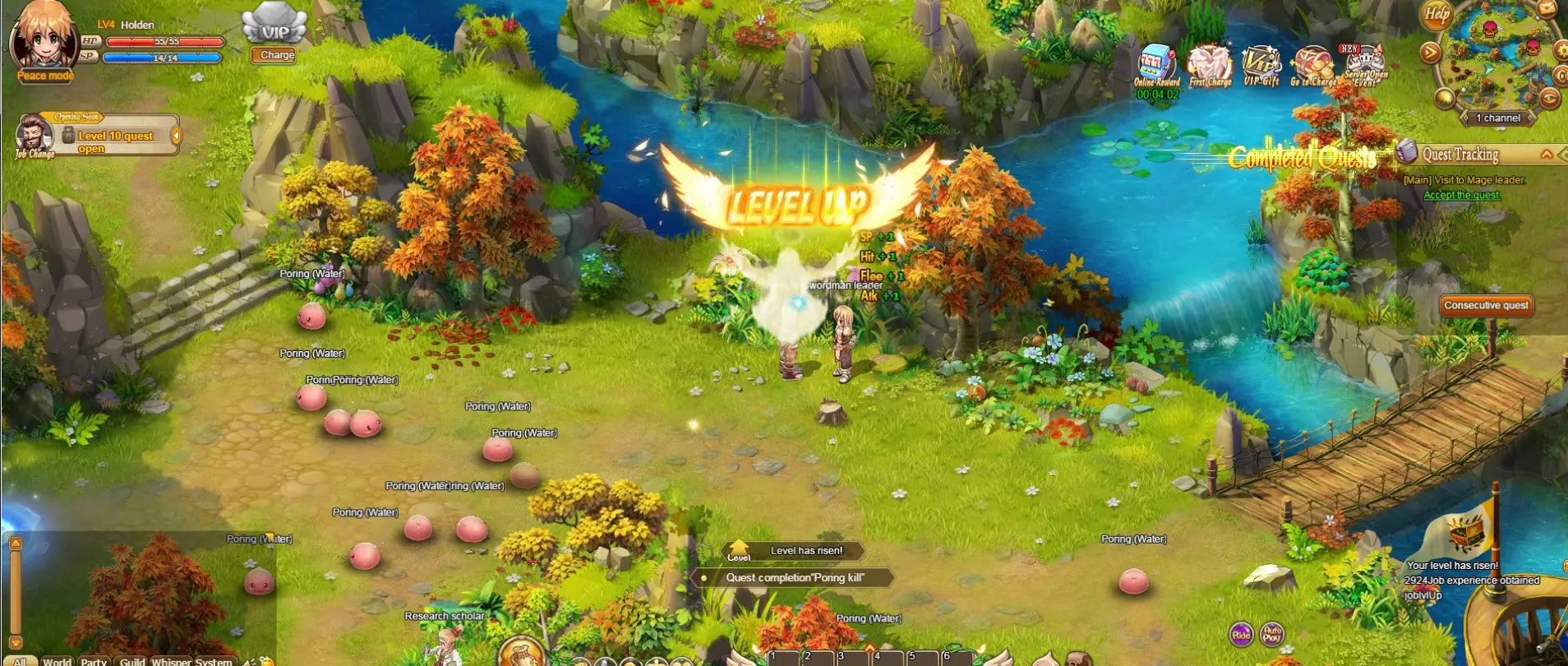1568x666 pixels.
Task: Switch to the Party chat tab
Action: click(94, 661)
